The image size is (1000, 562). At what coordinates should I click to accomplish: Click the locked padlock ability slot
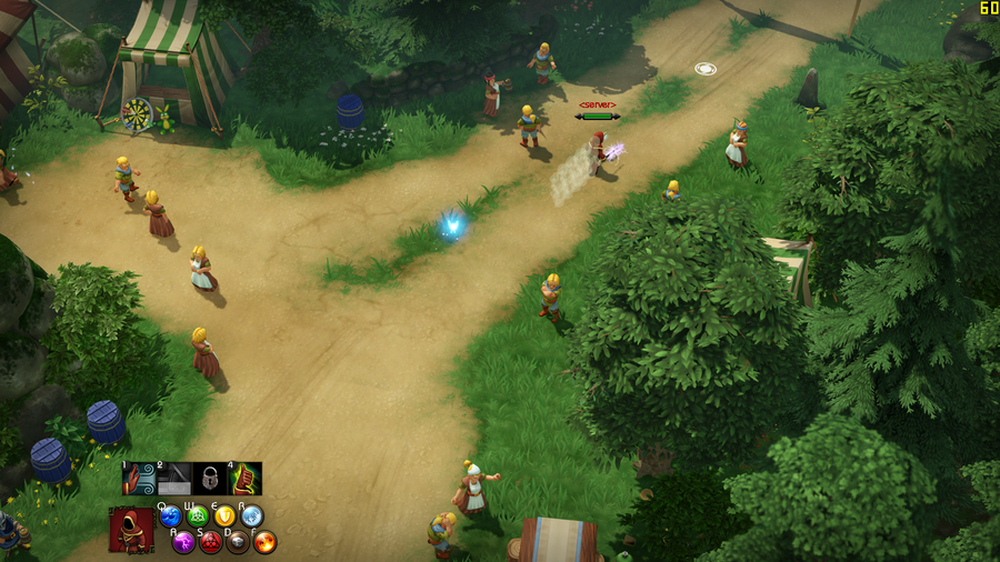(x=210, y=478)
